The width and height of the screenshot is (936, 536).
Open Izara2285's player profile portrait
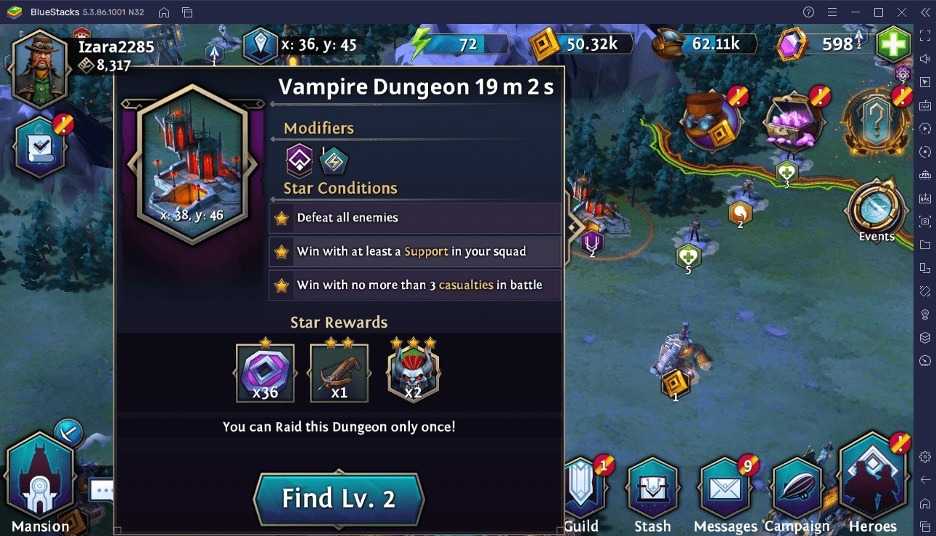[40, 66]
